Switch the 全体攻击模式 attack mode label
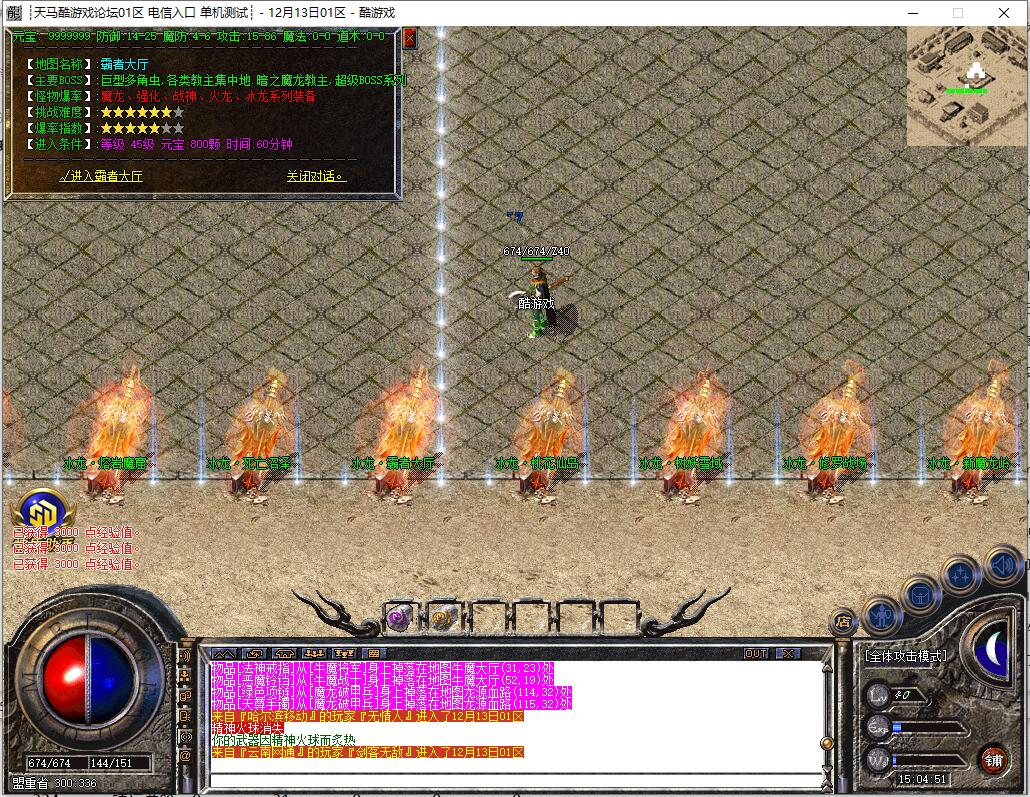Image resolution: width=1030 pixels, height=797 pixels. tap(905, 656)
